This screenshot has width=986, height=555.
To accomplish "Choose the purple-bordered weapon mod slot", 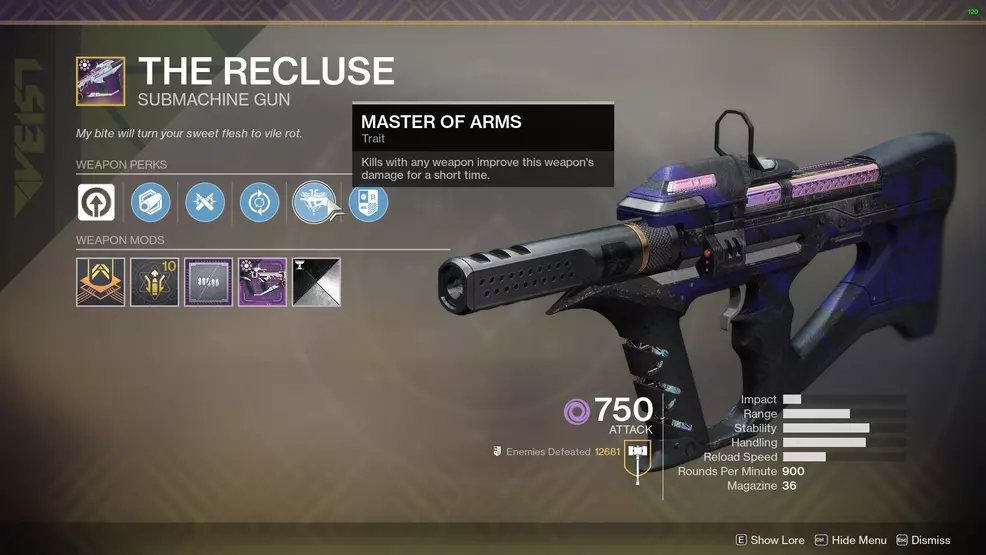I will point(209,282).
